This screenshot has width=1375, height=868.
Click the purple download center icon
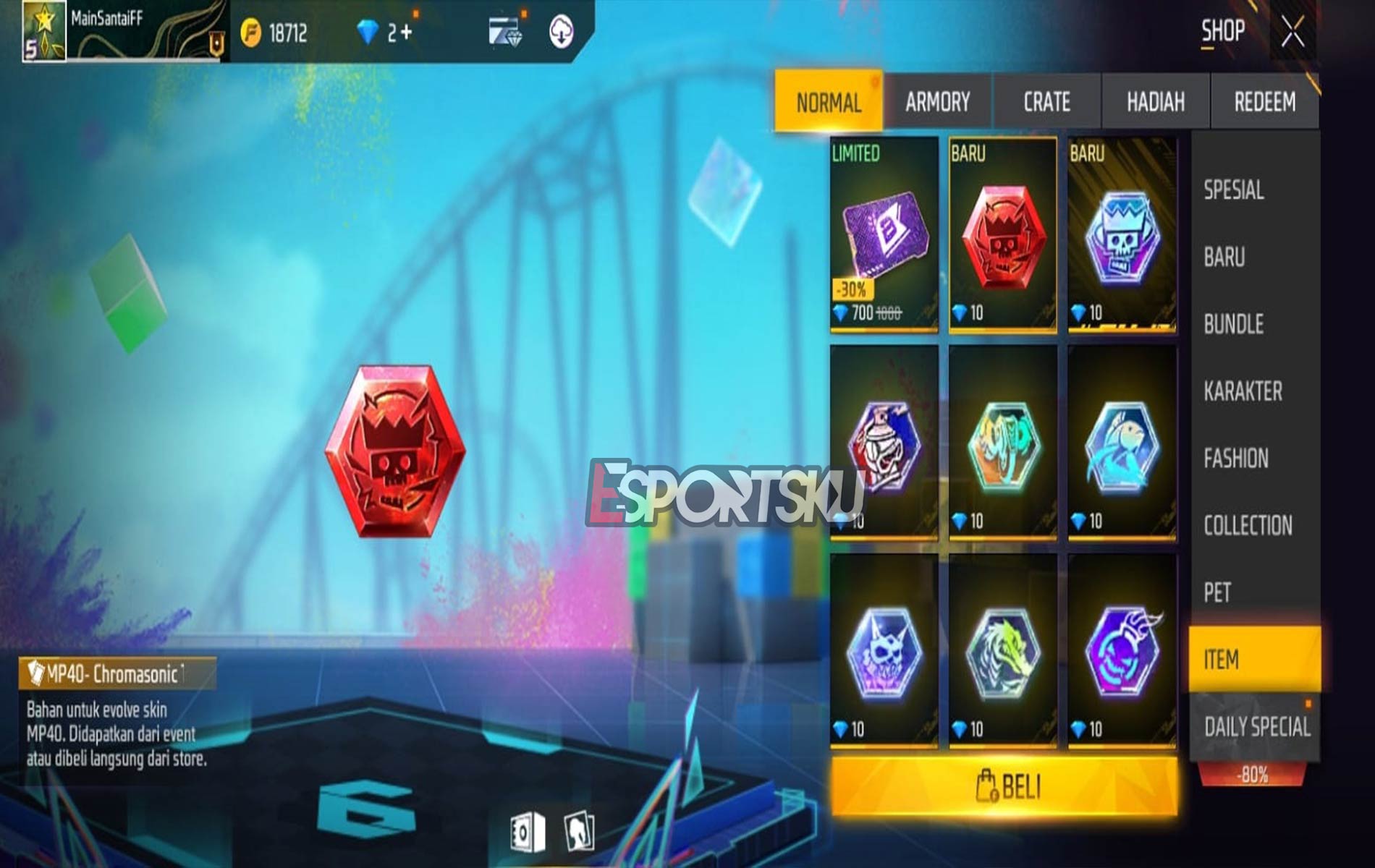click(x=561, y=33)
